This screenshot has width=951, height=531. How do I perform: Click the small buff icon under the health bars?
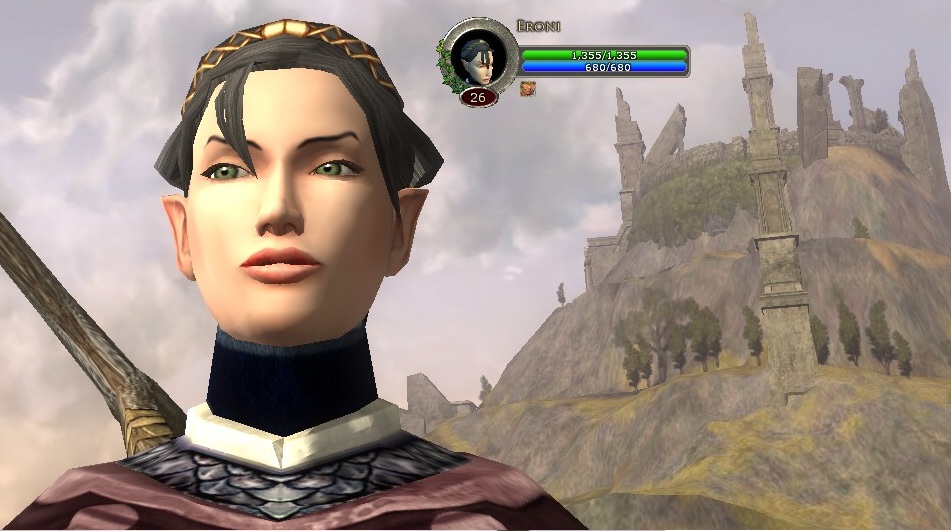click(527, 88)
